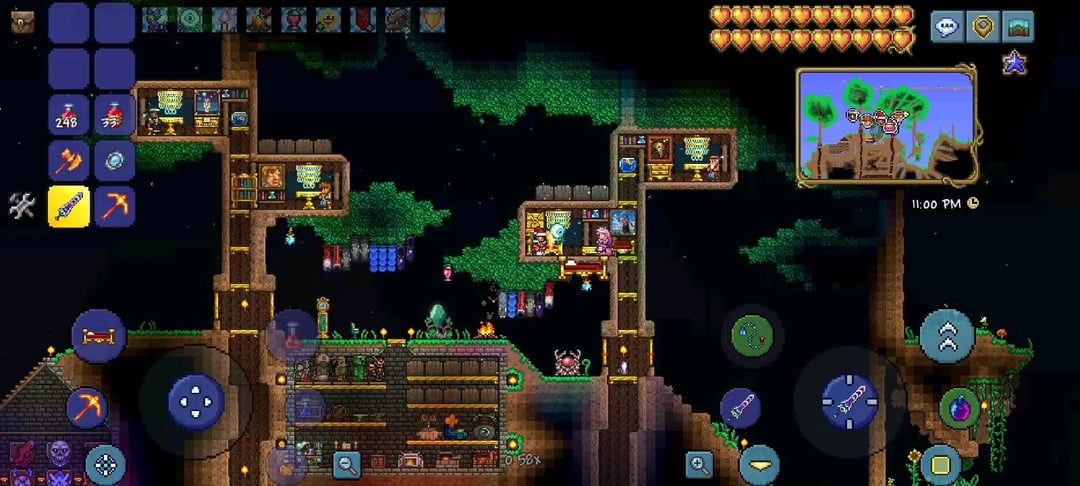Image resolution: width=1080 pixels, height=486 pixels.
Task: Tap the bed quick-action button
Action: click(98, 336)
